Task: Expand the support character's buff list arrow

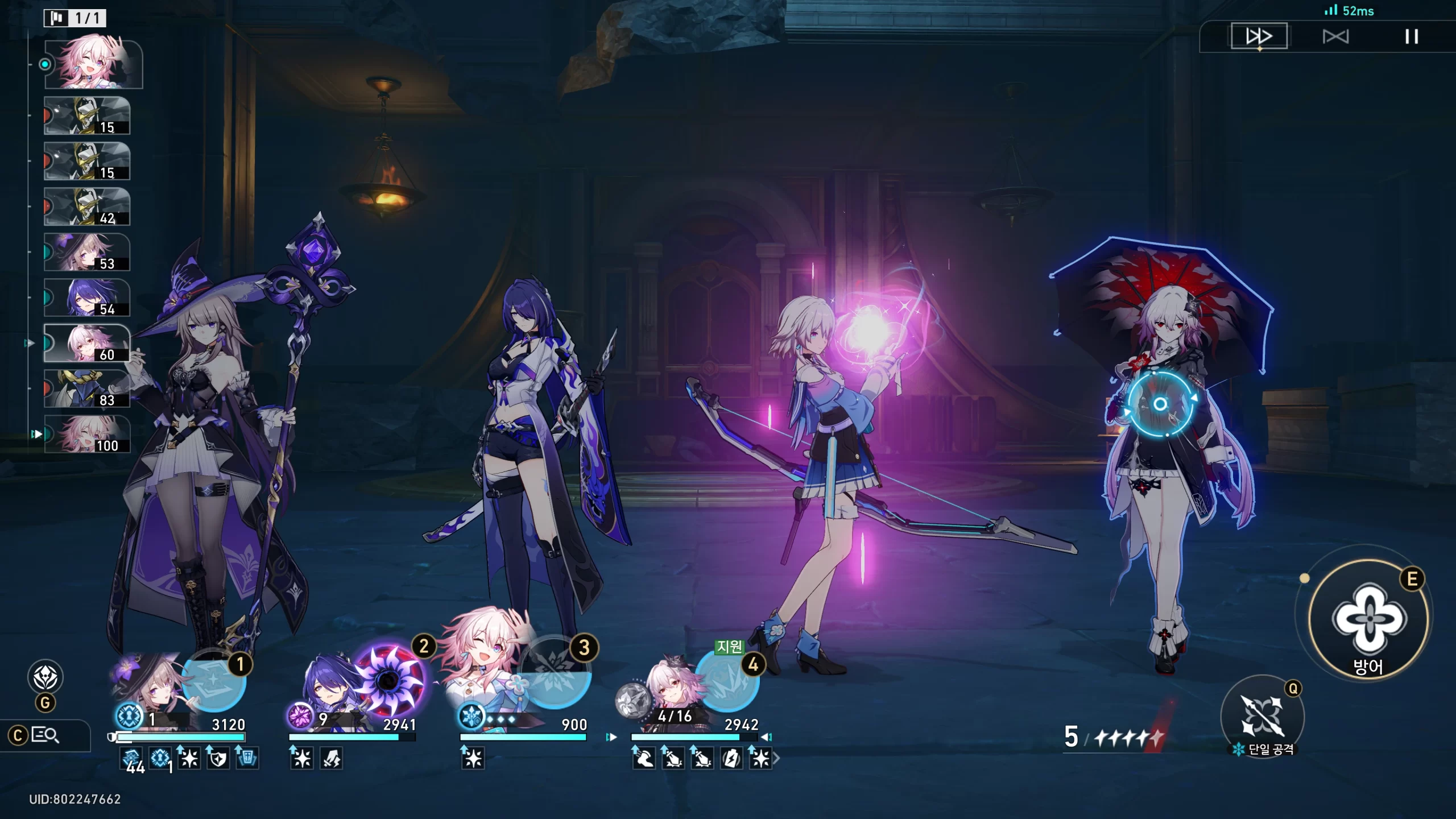Action: point(776,758)
